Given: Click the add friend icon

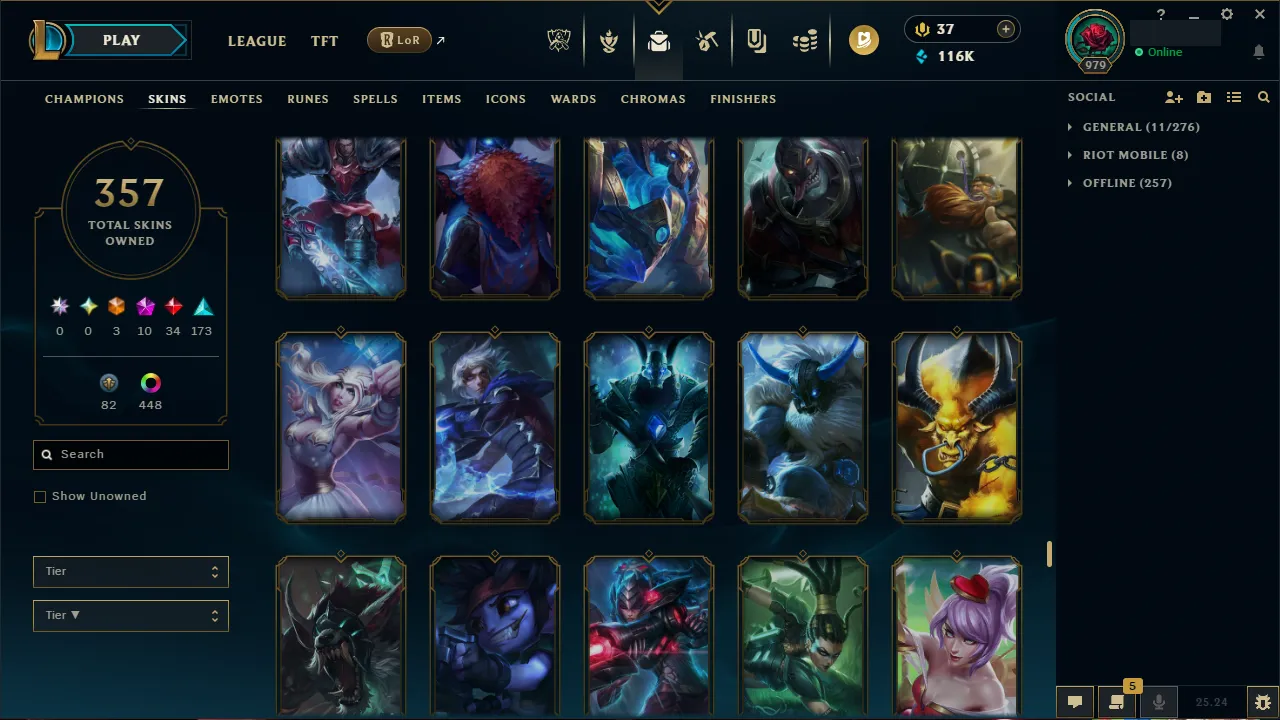Looking at the screenshot, I should [x=1173, y=97].
